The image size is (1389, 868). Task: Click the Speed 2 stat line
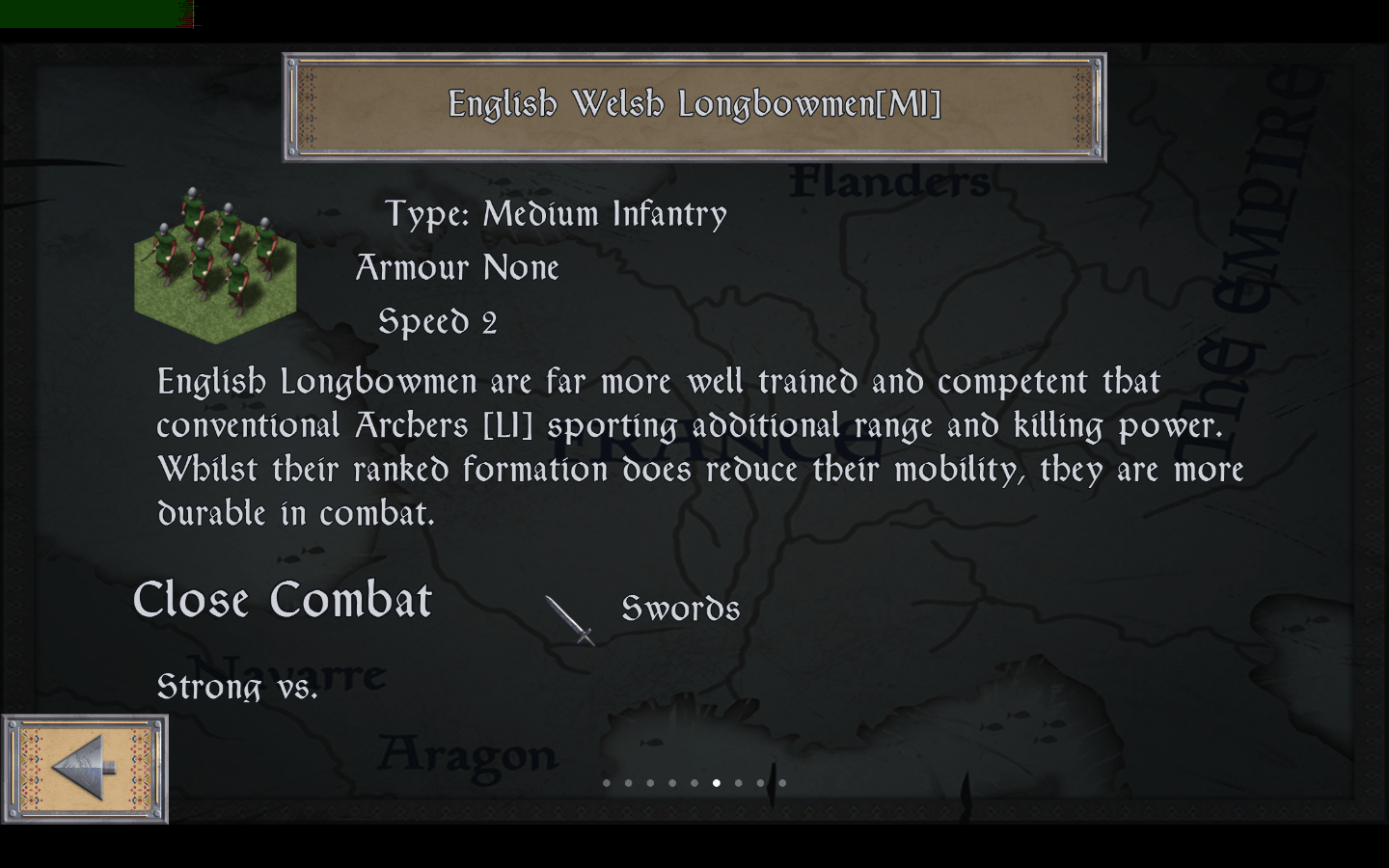point(437,320)
